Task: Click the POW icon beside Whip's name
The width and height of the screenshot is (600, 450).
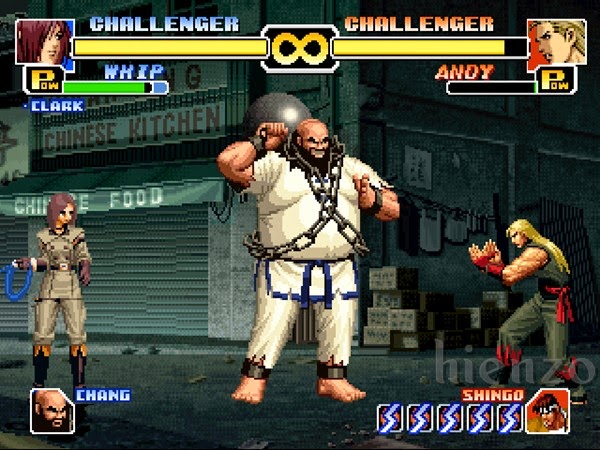Action: (44, 81)
